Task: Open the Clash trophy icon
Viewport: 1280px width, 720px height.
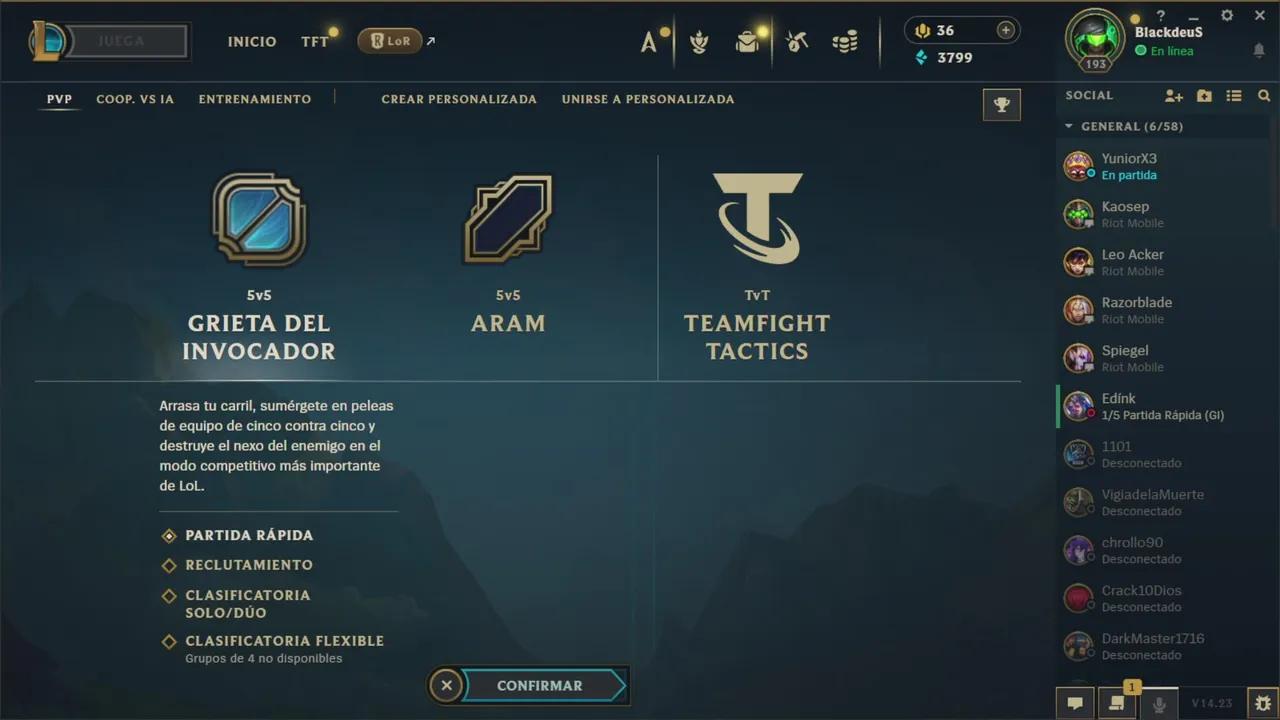Action: point(1001,104)
